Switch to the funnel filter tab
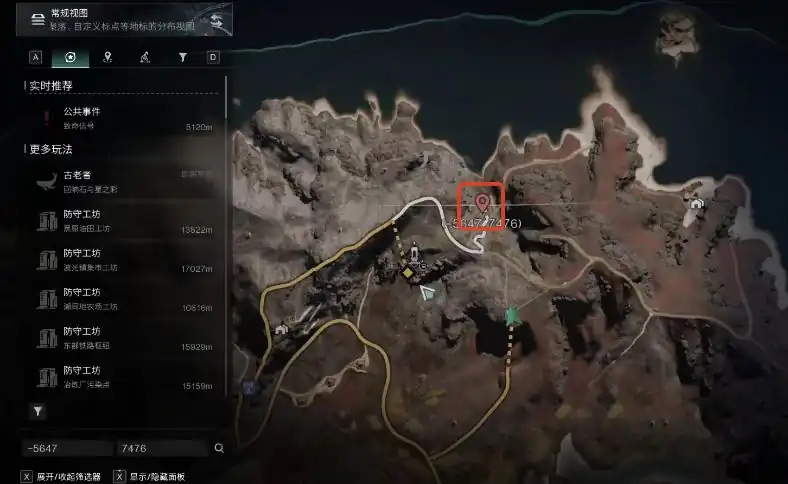788x484 pixels. pyautogui.click(x=182, y=58)
